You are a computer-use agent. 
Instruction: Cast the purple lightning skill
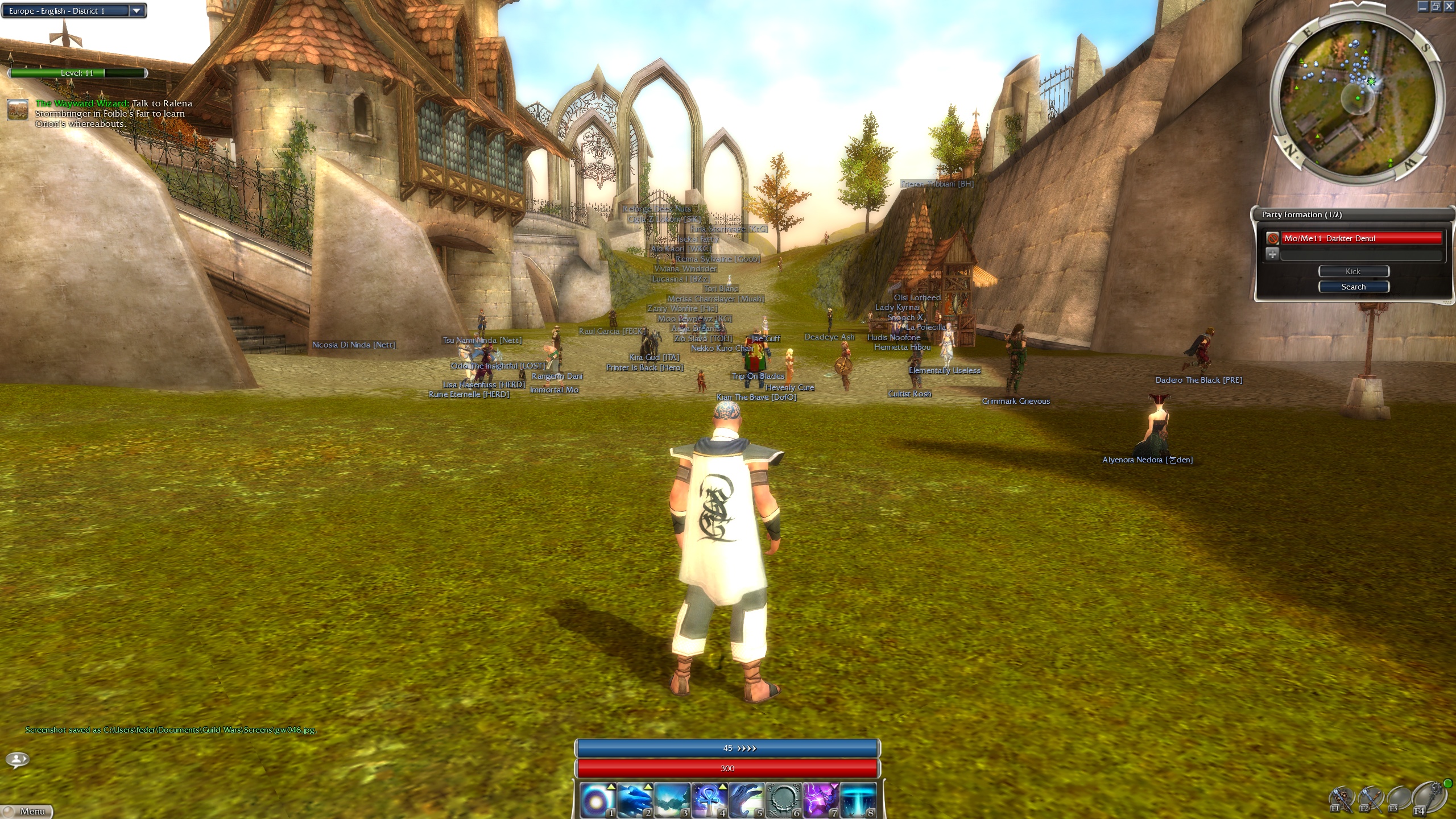pos(820,800)
